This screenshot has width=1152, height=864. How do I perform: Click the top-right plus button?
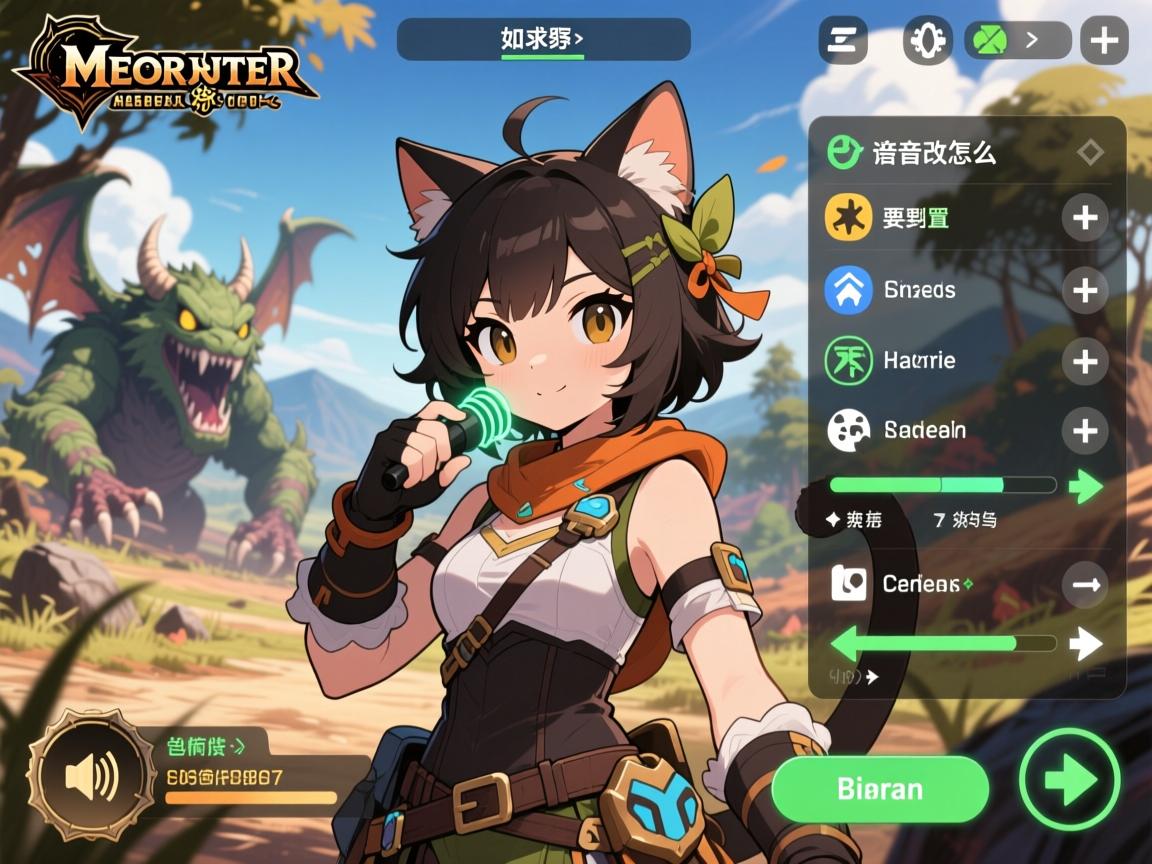click(x=1104, y=41)
